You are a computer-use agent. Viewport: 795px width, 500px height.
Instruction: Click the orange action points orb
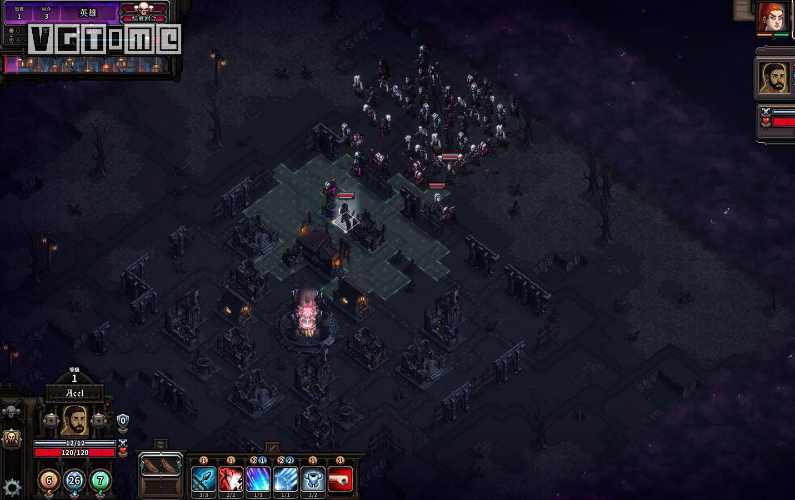tap(46, 480)
